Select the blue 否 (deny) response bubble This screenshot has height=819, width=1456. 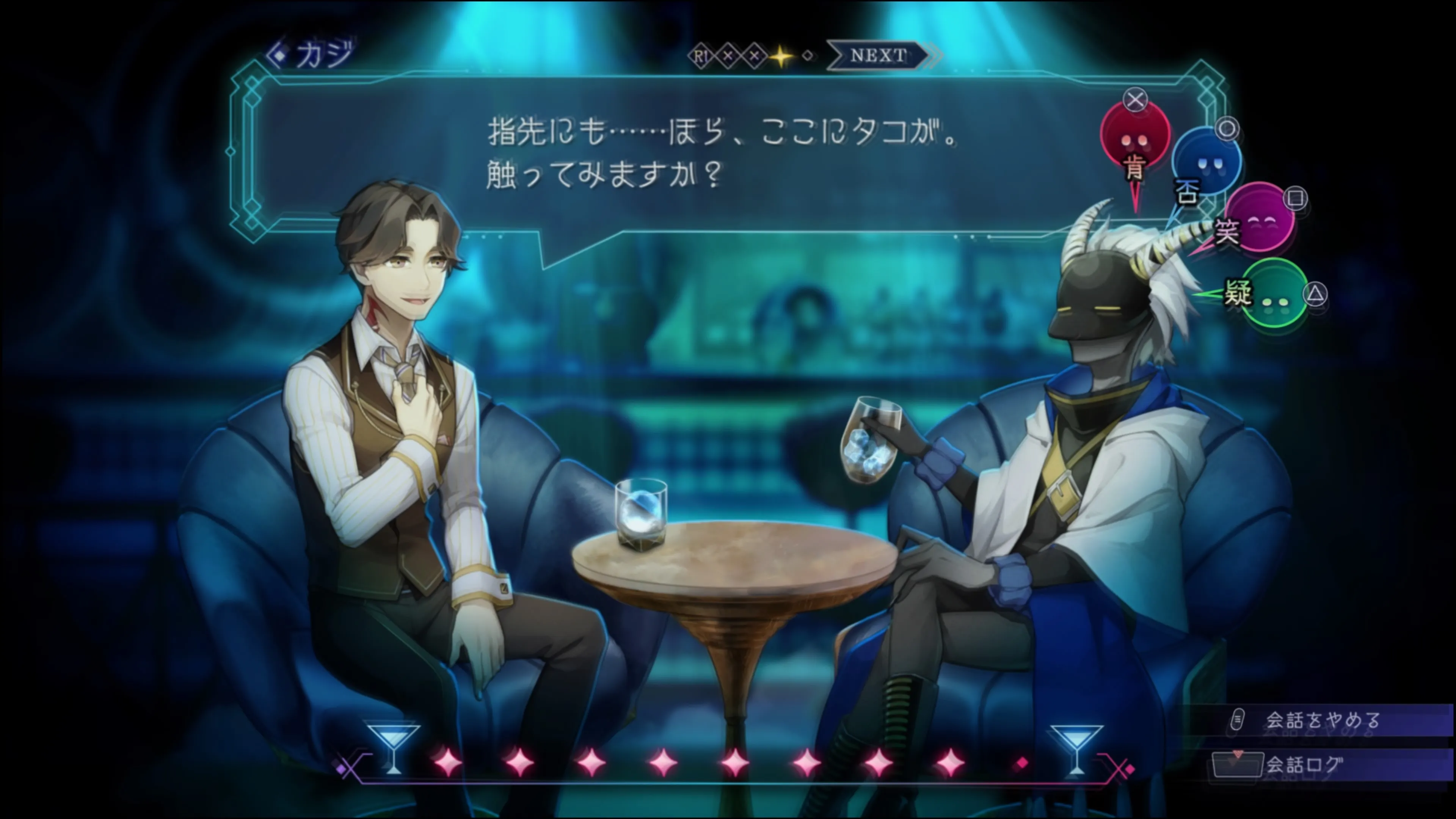[1206, 162]
